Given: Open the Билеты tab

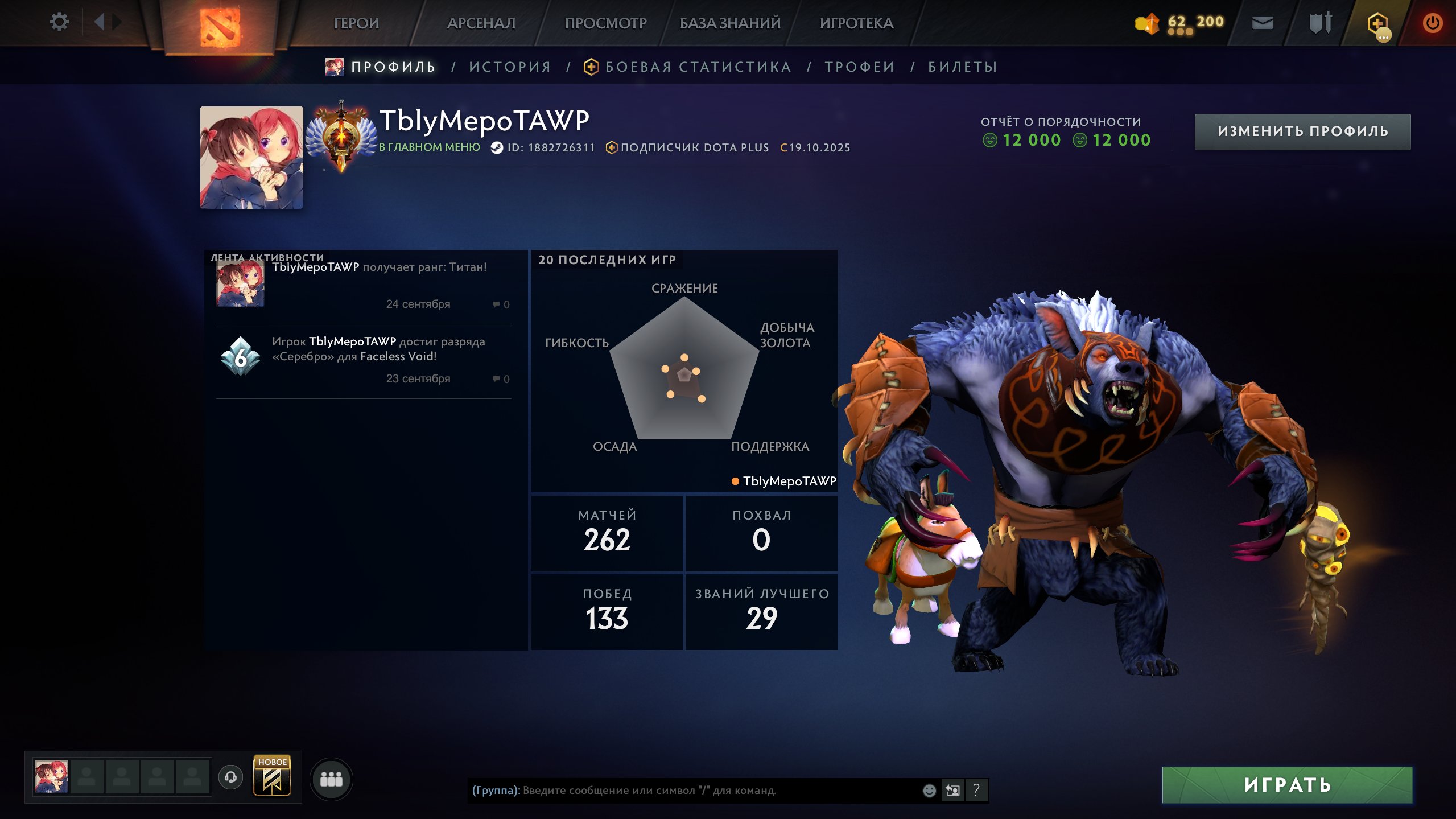Looking at the screenshot, I should [963, 67].
